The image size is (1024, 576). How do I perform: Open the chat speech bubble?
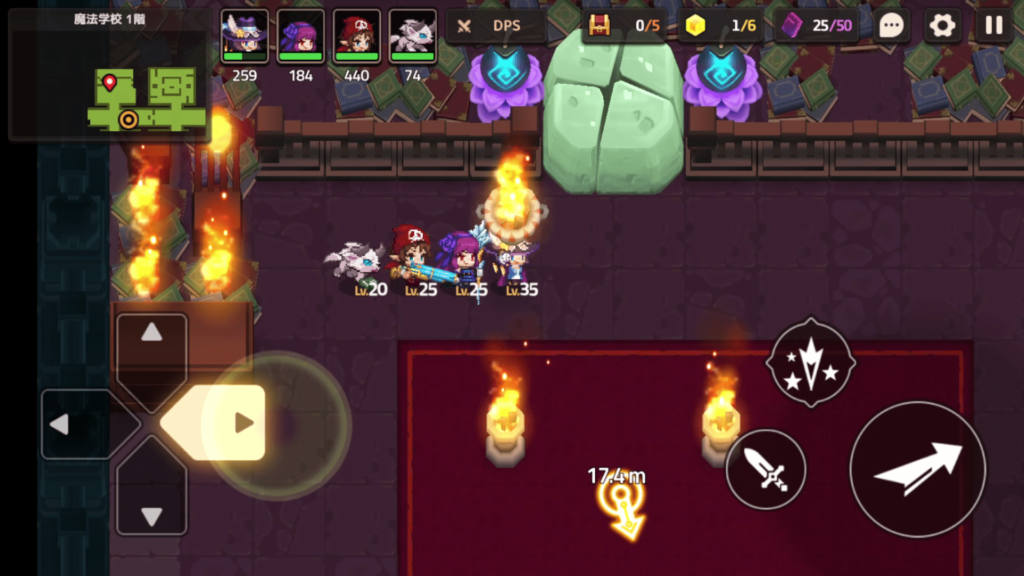892,26
